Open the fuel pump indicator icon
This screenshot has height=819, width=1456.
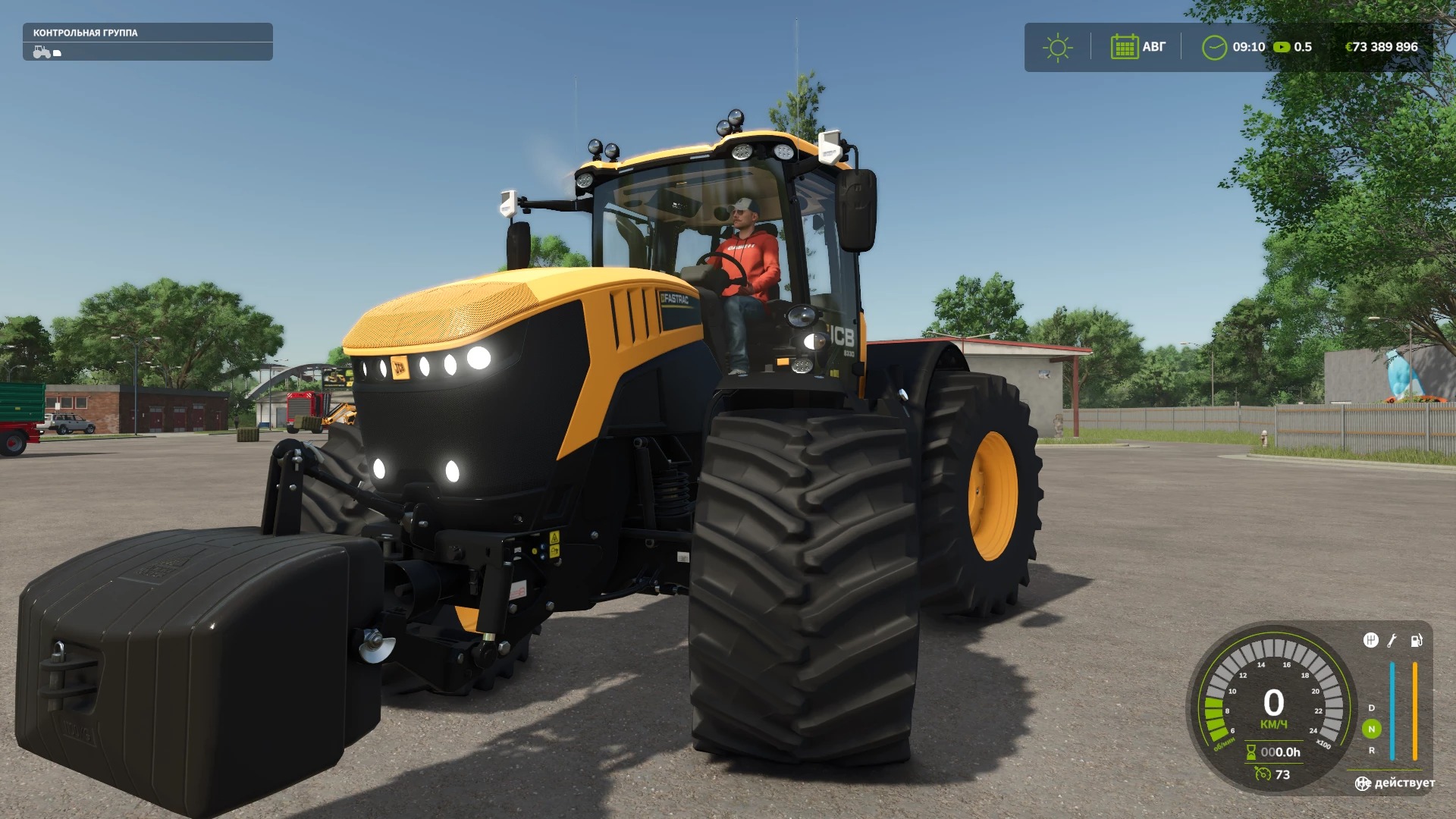pos(1416,640)
